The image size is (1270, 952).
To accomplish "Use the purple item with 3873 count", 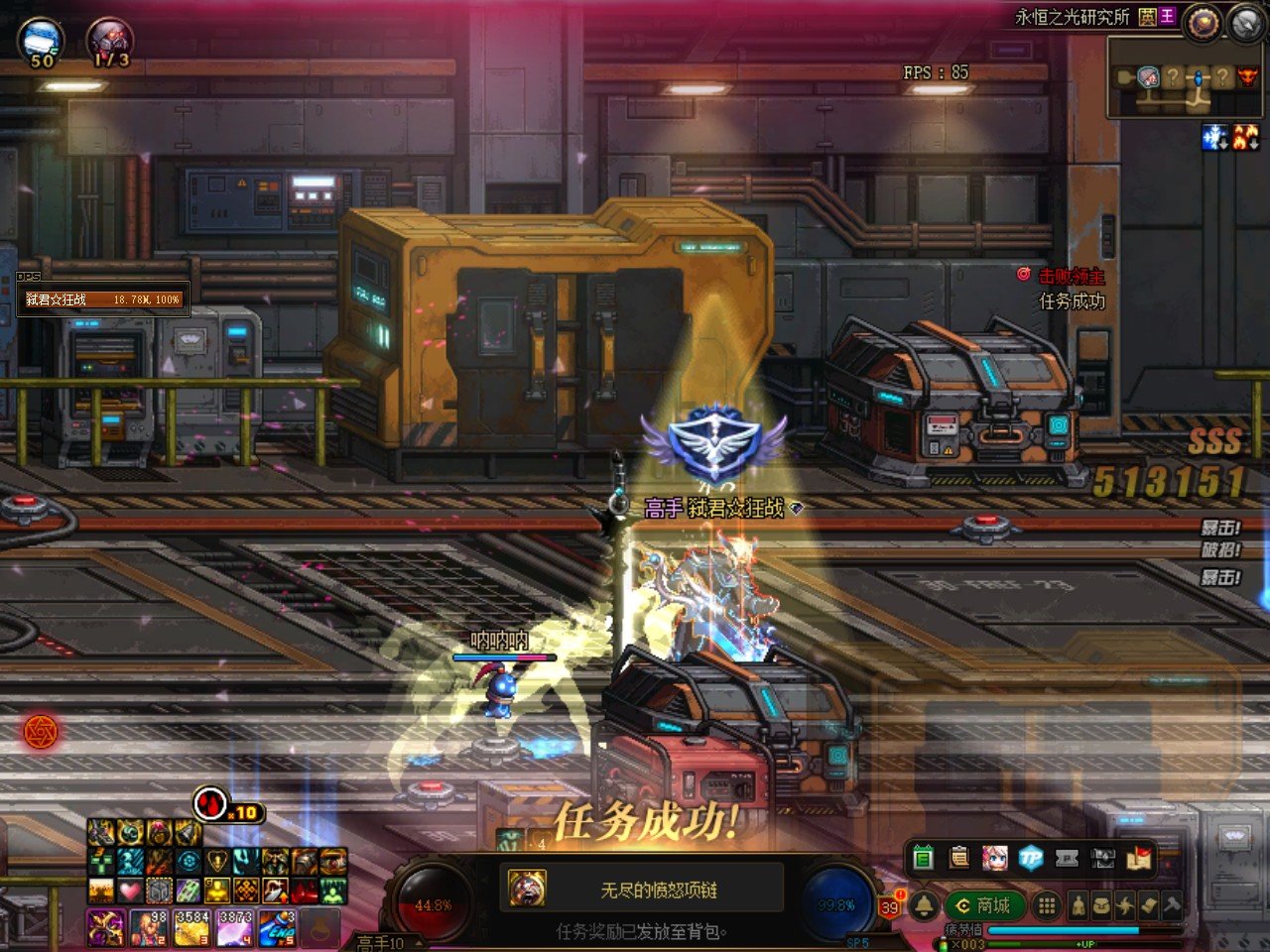I will click(x=234, y=928).
